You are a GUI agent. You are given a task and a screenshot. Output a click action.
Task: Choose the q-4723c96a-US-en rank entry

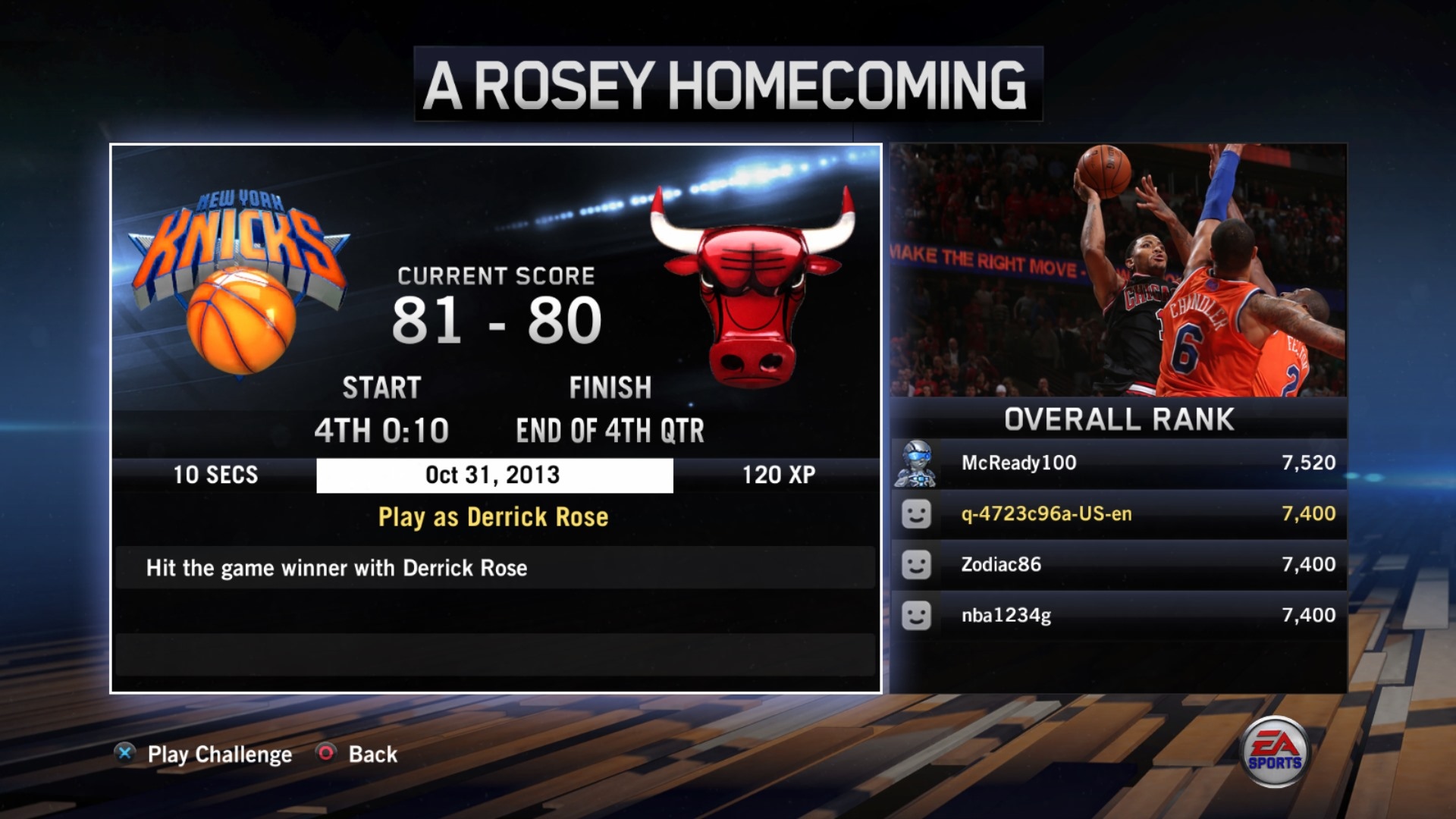[x=1118, y=513]
